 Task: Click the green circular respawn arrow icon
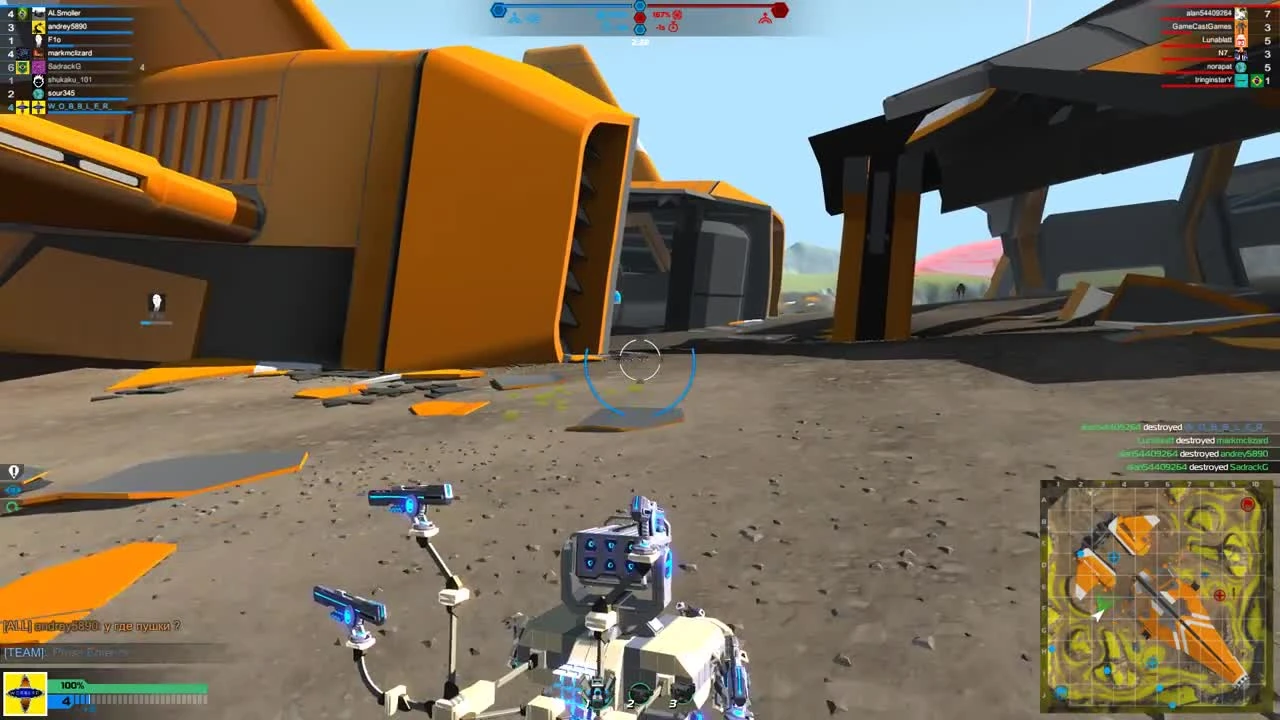(13, 508)
